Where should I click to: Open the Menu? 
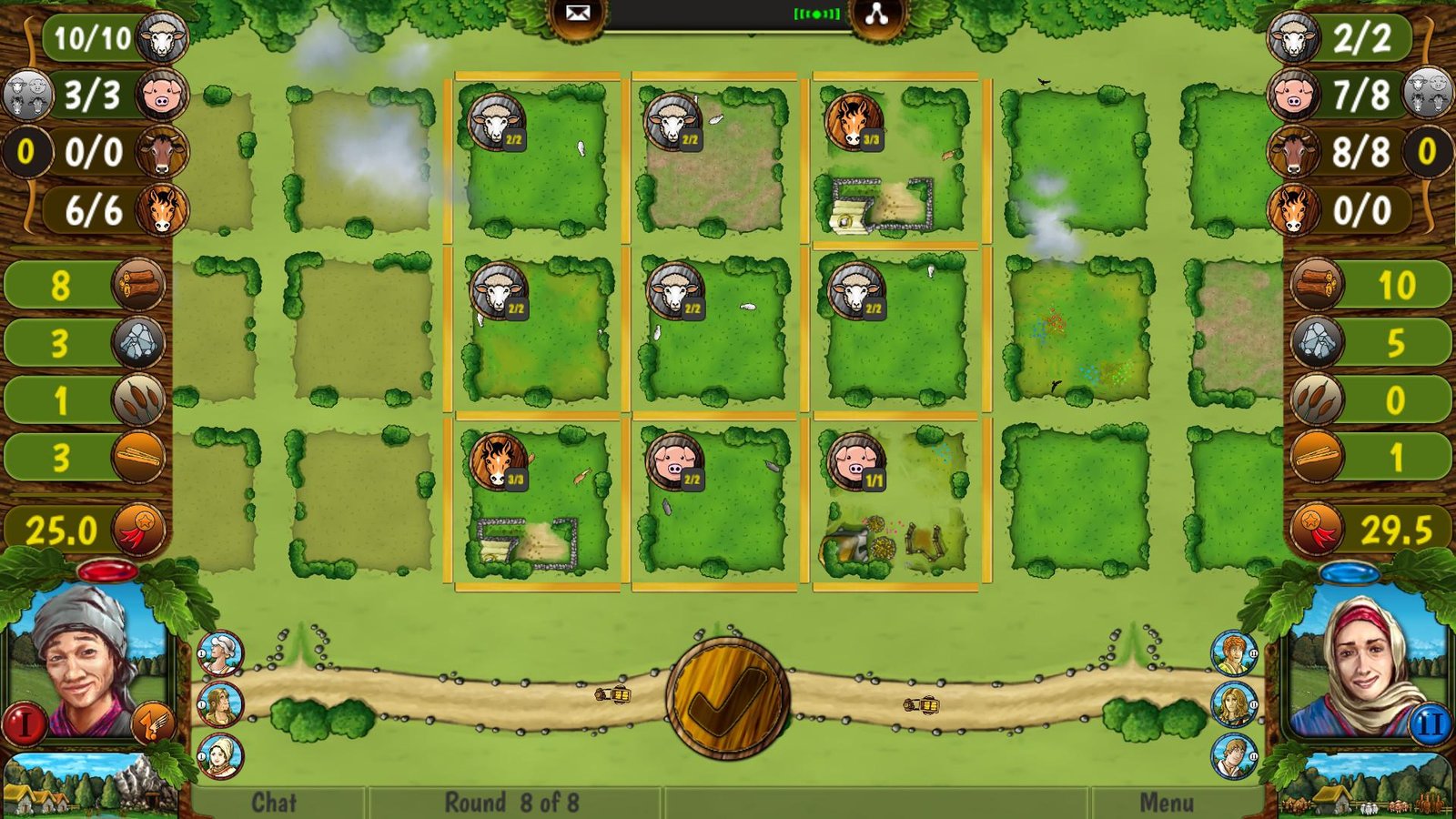coord(1165,802)
